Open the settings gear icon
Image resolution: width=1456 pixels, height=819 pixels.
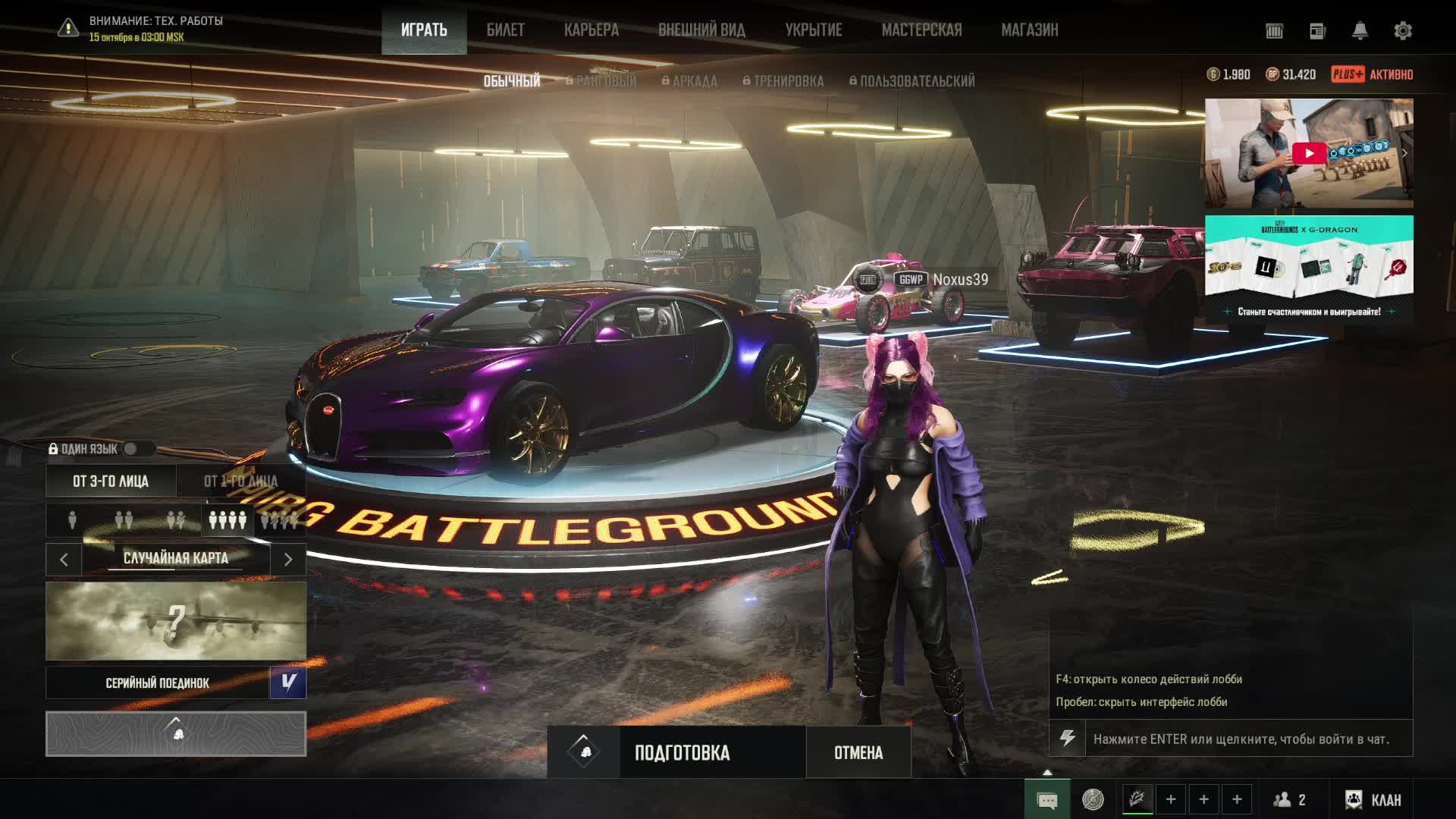click(x=1402, y=31)
